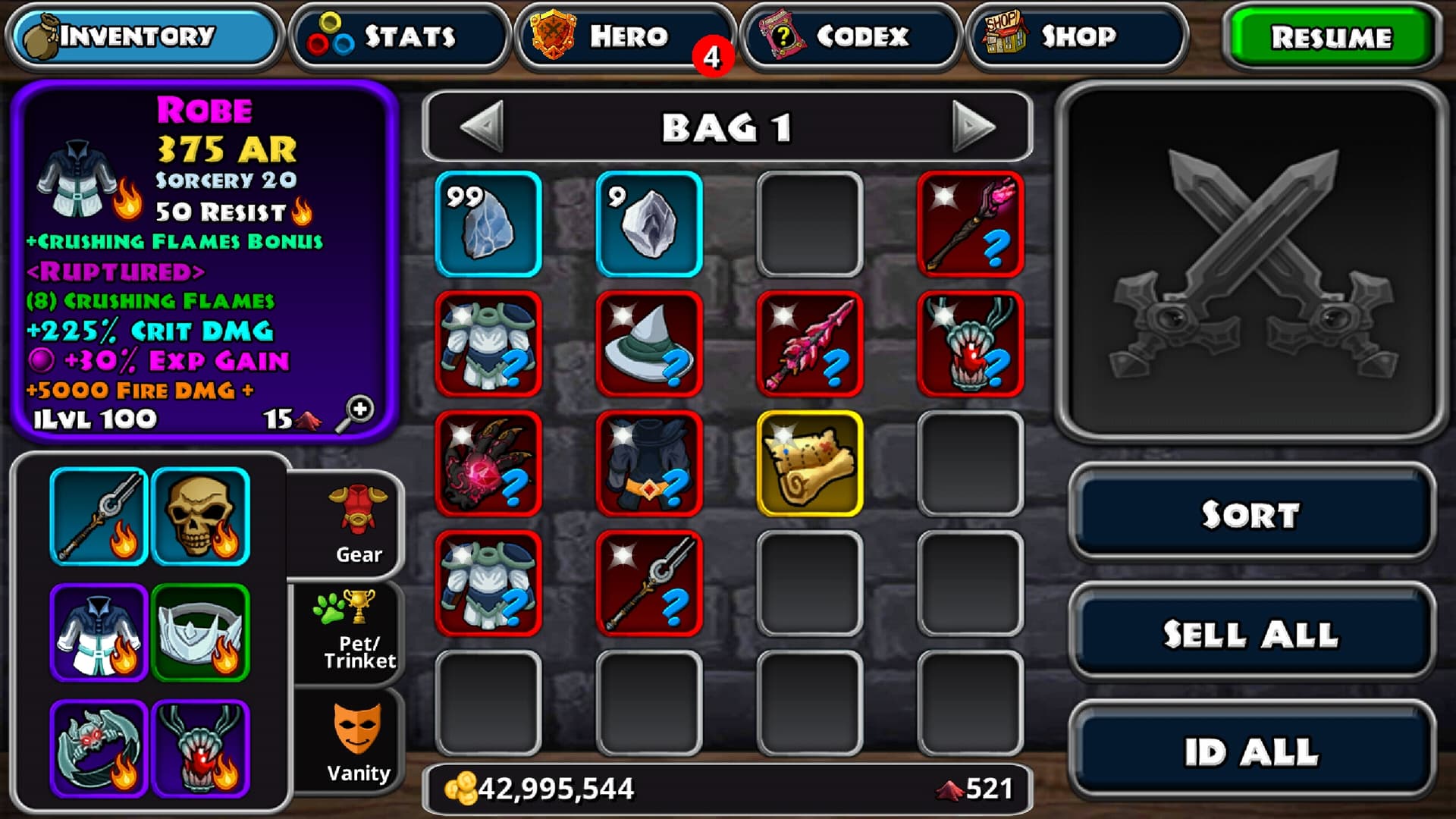Image resolution: width=1456 pixels, height=819 pixels.
Task: Select the stack of 99 crystals
Action: click(488, 224)
